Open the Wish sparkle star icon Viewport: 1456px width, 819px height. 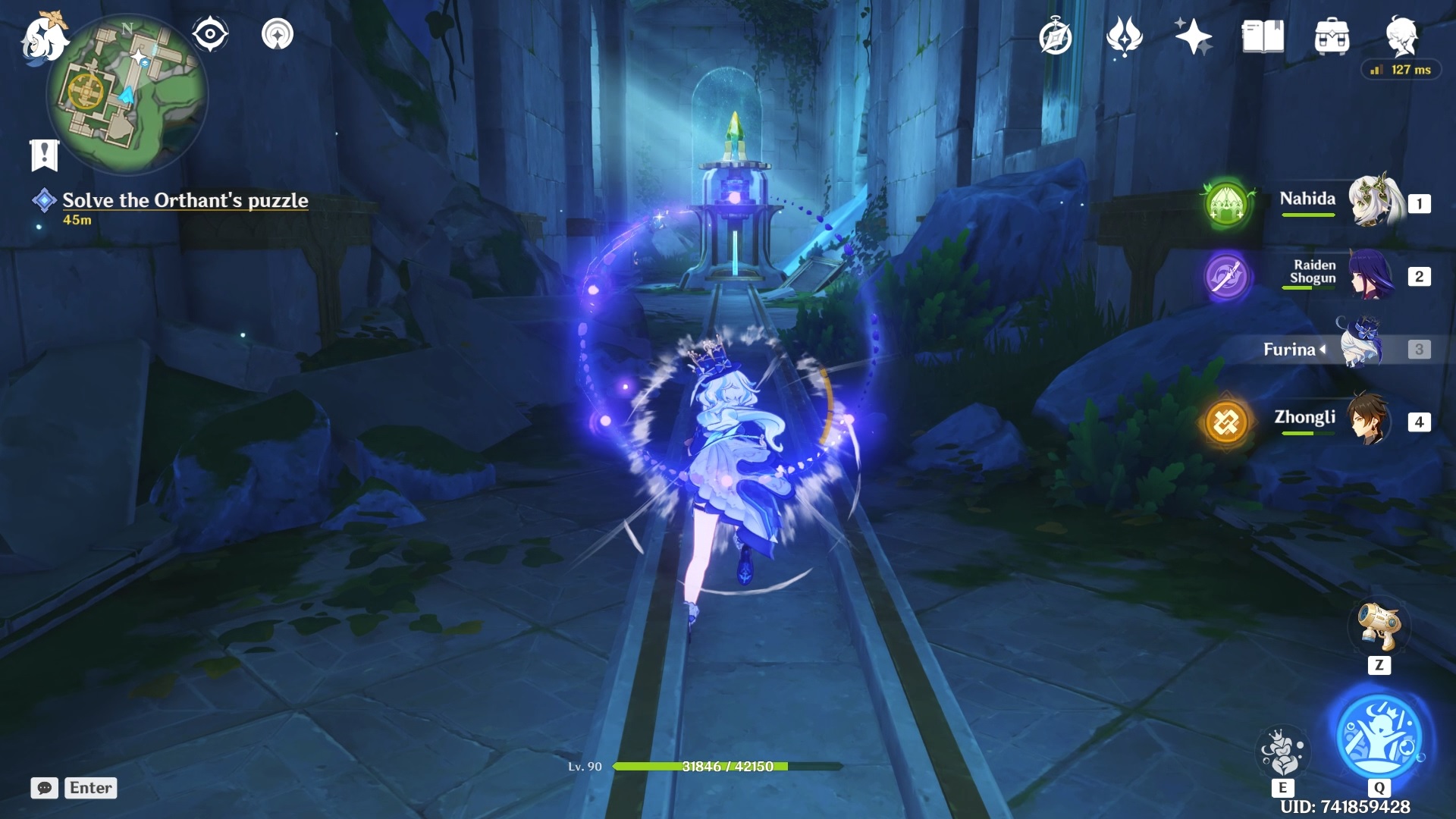pos(1193,36)
